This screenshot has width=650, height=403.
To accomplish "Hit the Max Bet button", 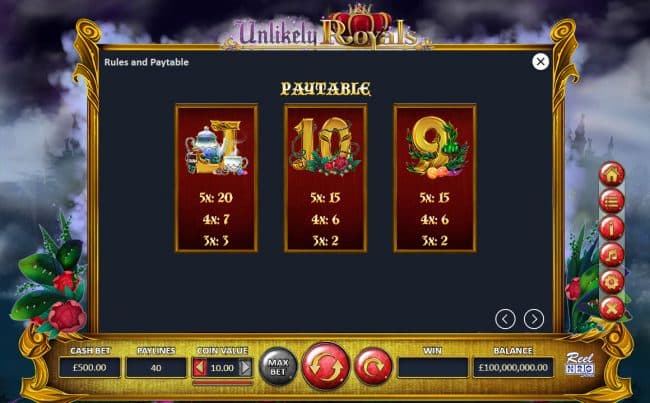I will [x=278, y=367].
